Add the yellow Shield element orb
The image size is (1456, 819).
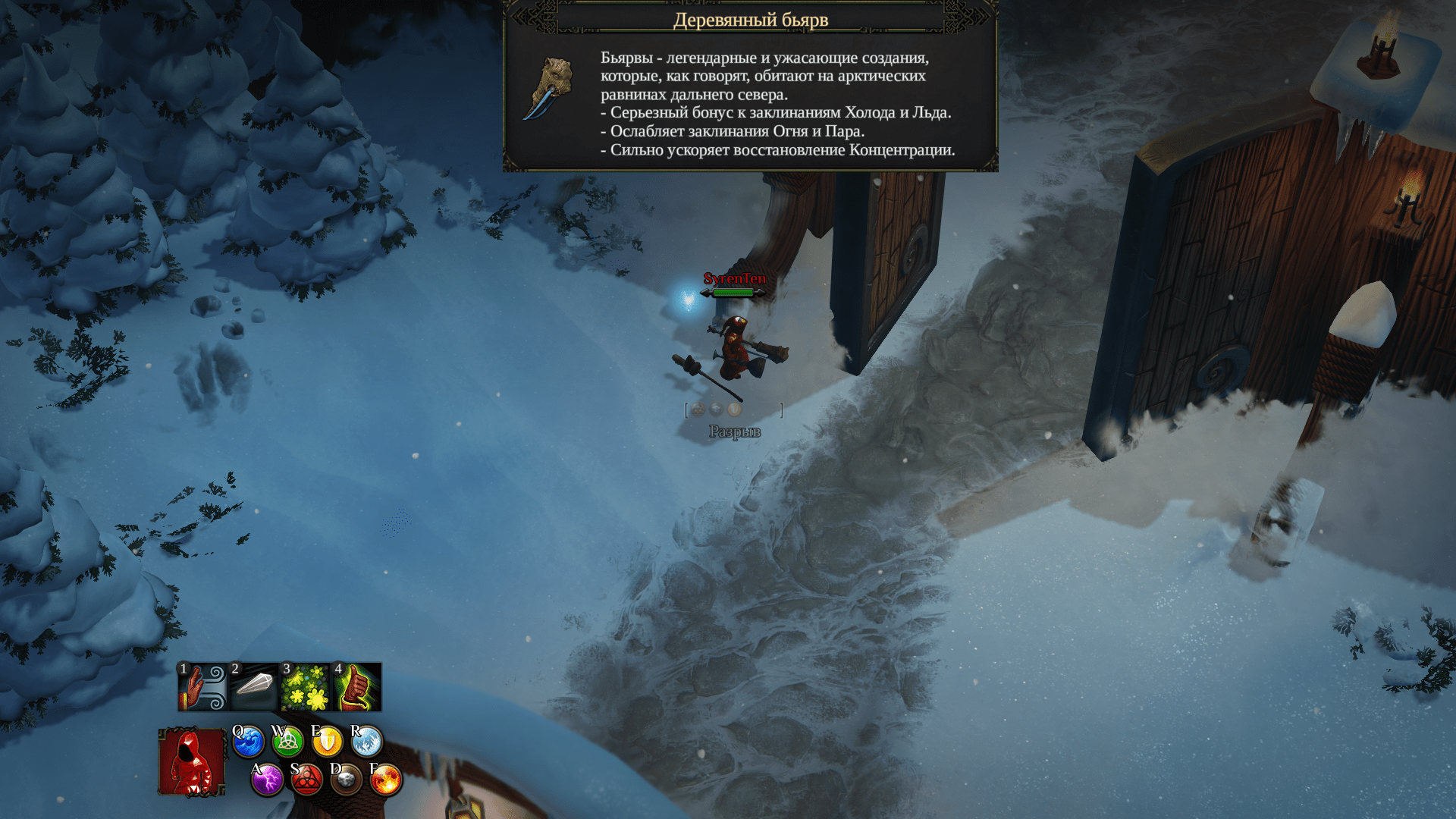click(327, 742)
